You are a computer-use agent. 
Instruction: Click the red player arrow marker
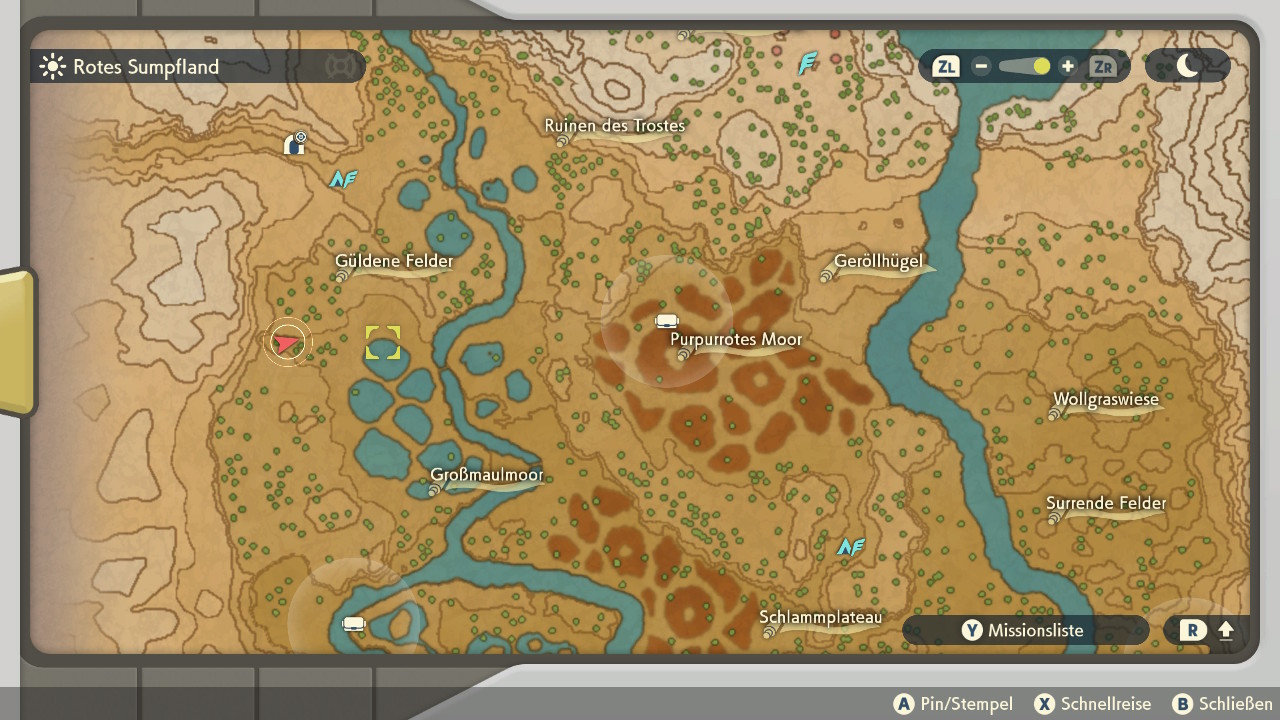pyautogui.click(x=288, y=343)
